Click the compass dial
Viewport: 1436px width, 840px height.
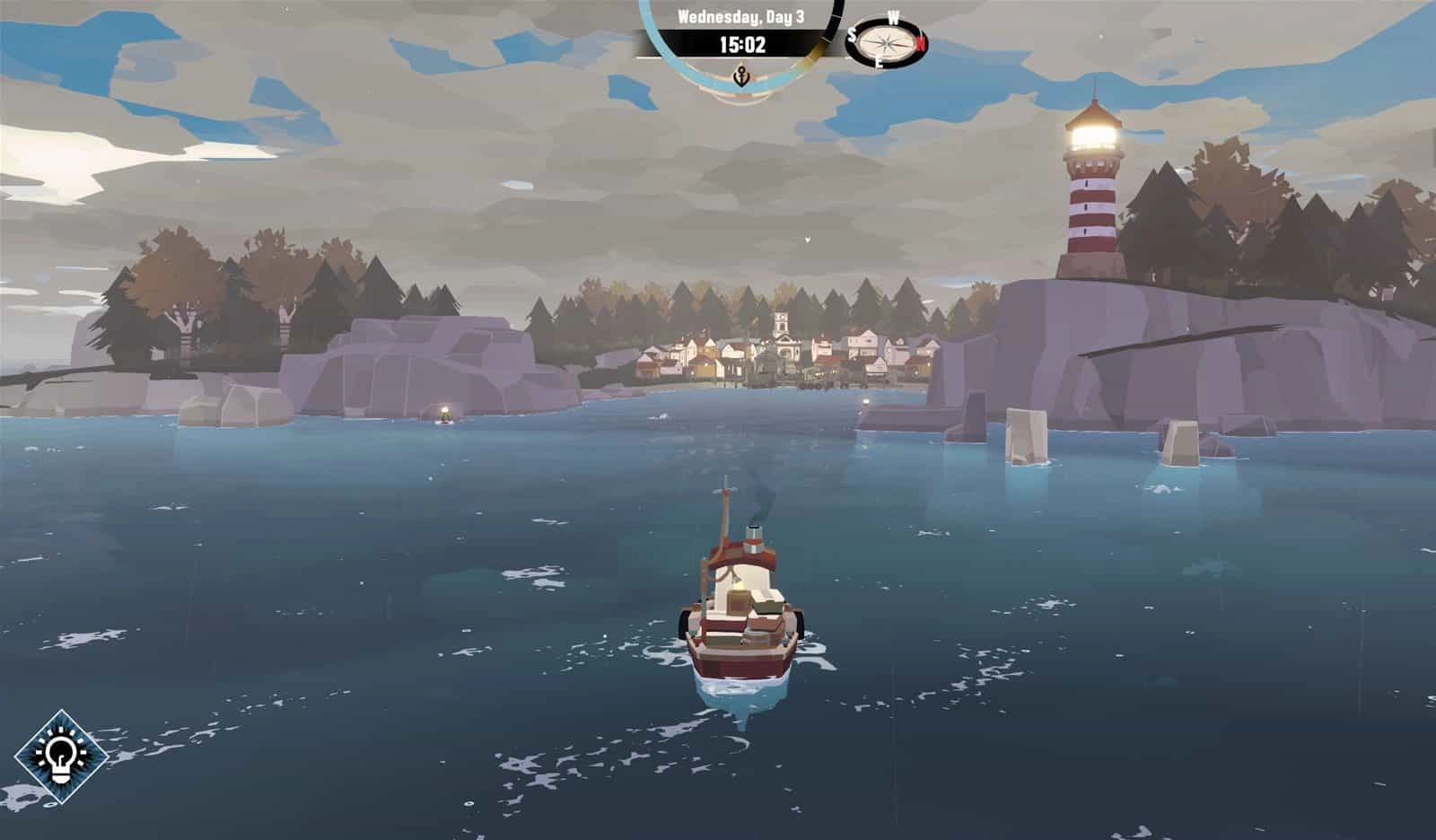886,42
